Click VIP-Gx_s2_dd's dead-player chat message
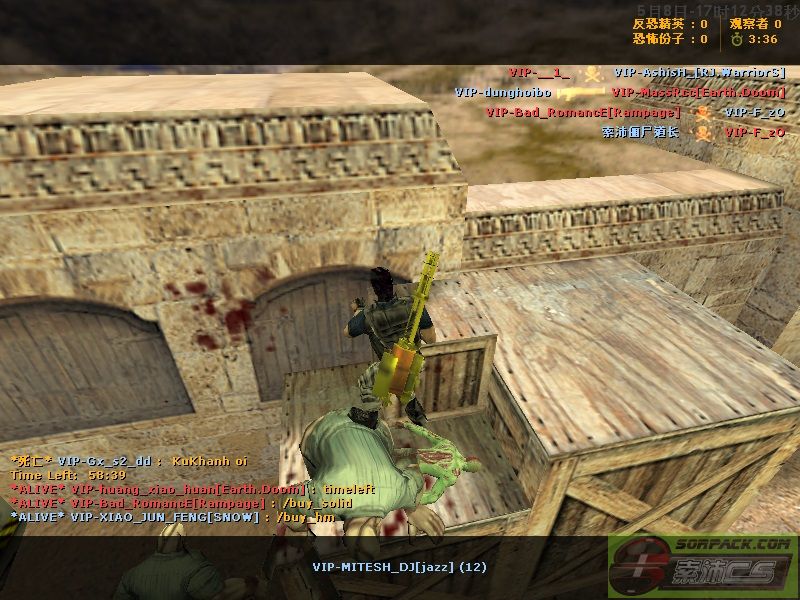 [128, 461]
